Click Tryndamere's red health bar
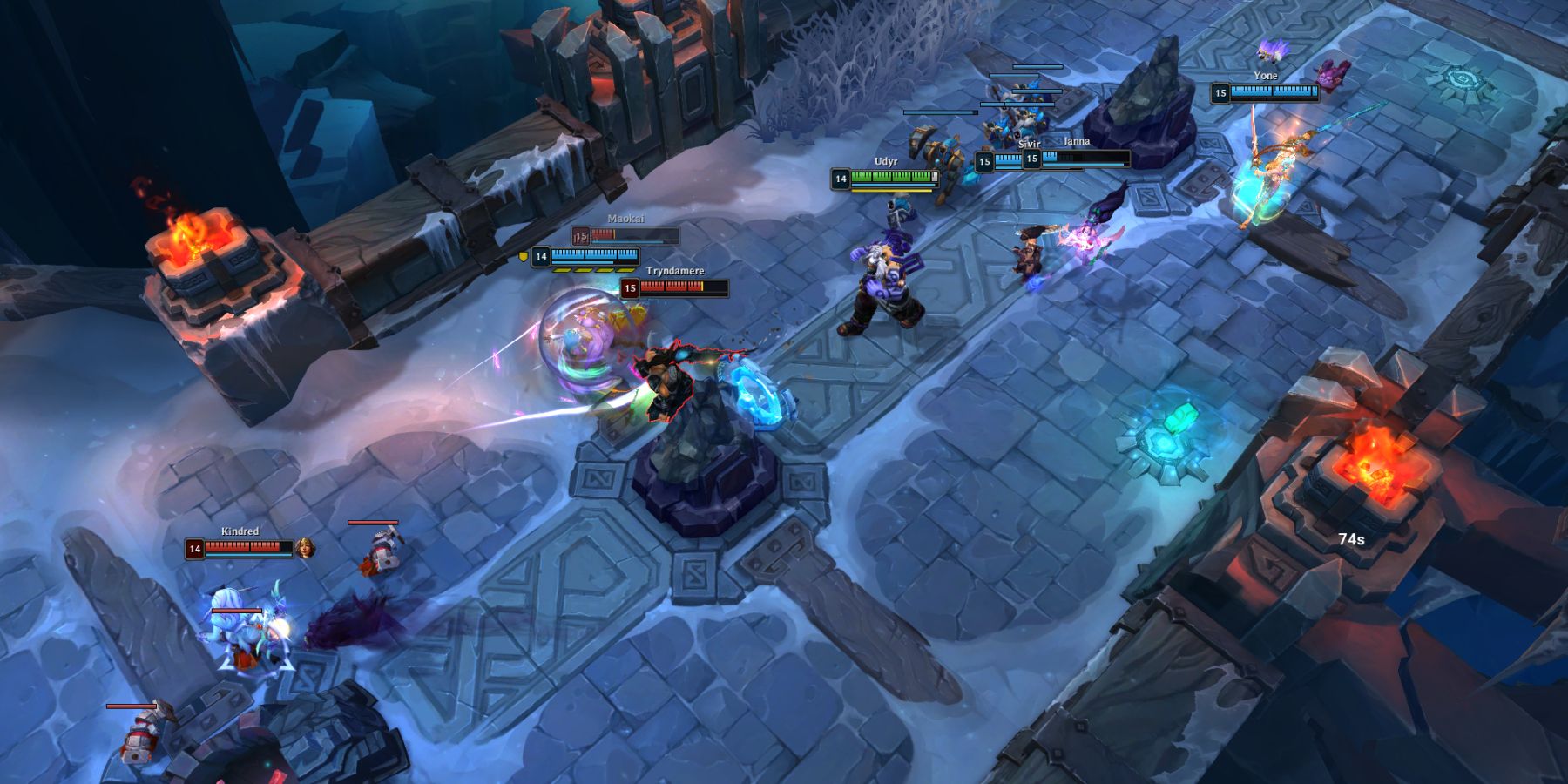This screenshot has width=1568, height=784. coord(675,287)
